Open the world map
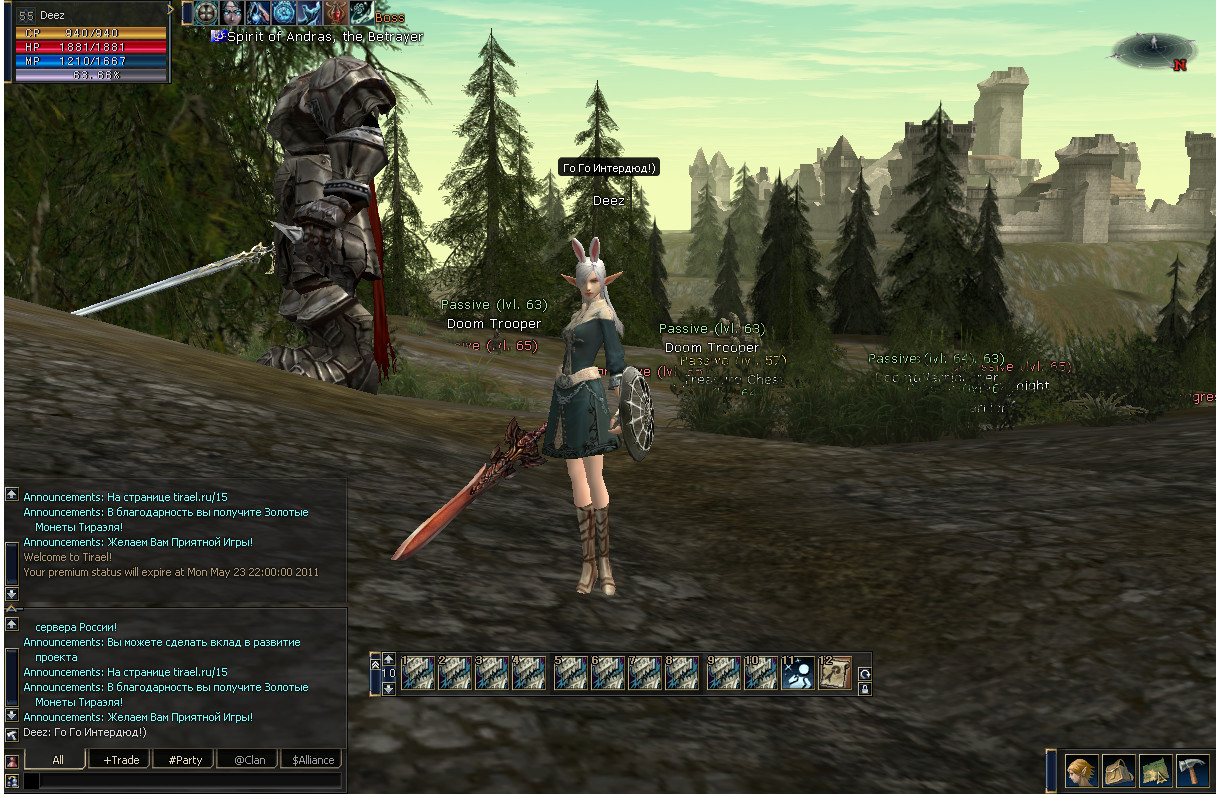The height and width of the screenshot is (794, 1216). pyautogui.click(x=1156, y=771)
